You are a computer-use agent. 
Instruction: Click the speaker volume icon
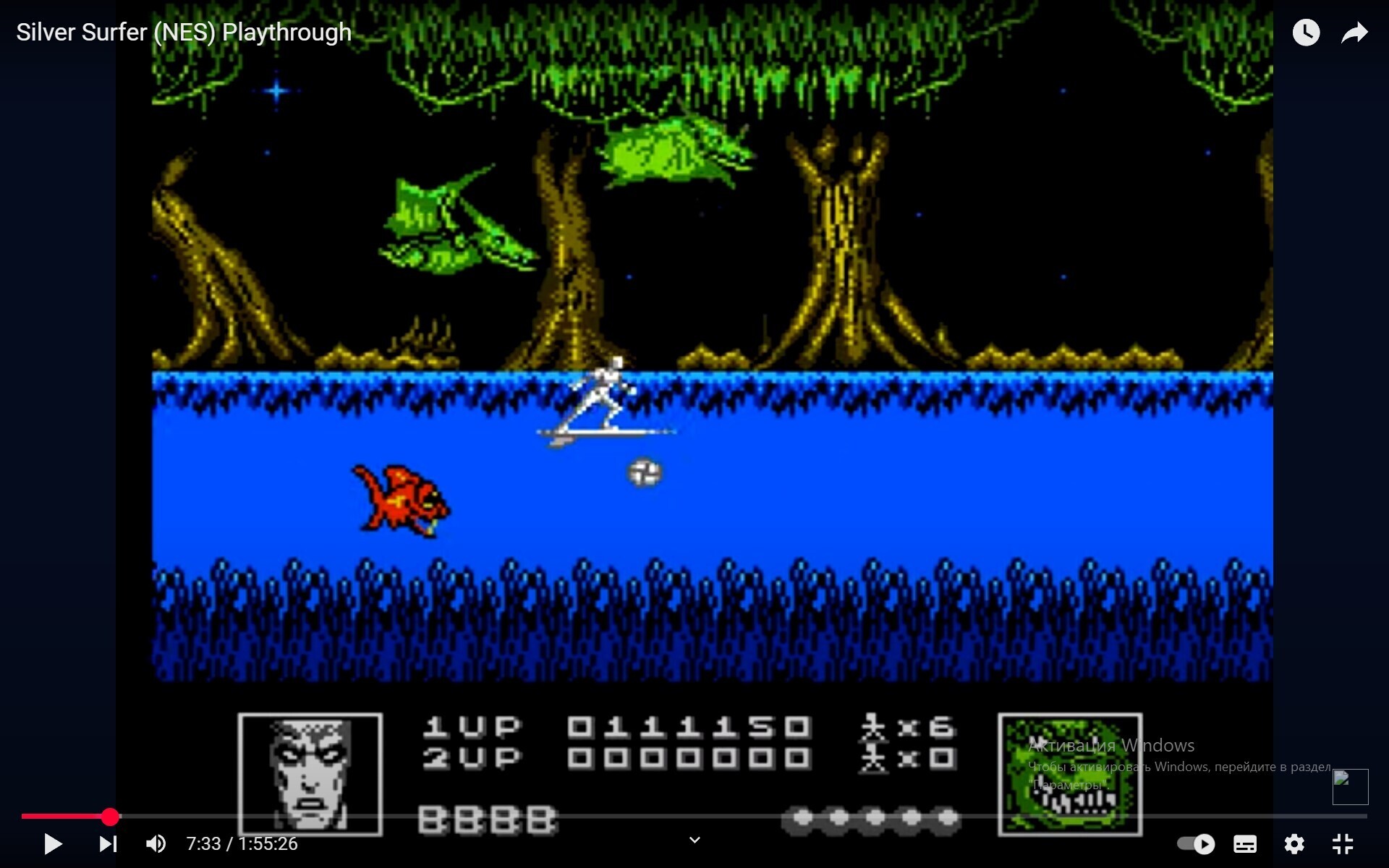click(x=156, y=844)
